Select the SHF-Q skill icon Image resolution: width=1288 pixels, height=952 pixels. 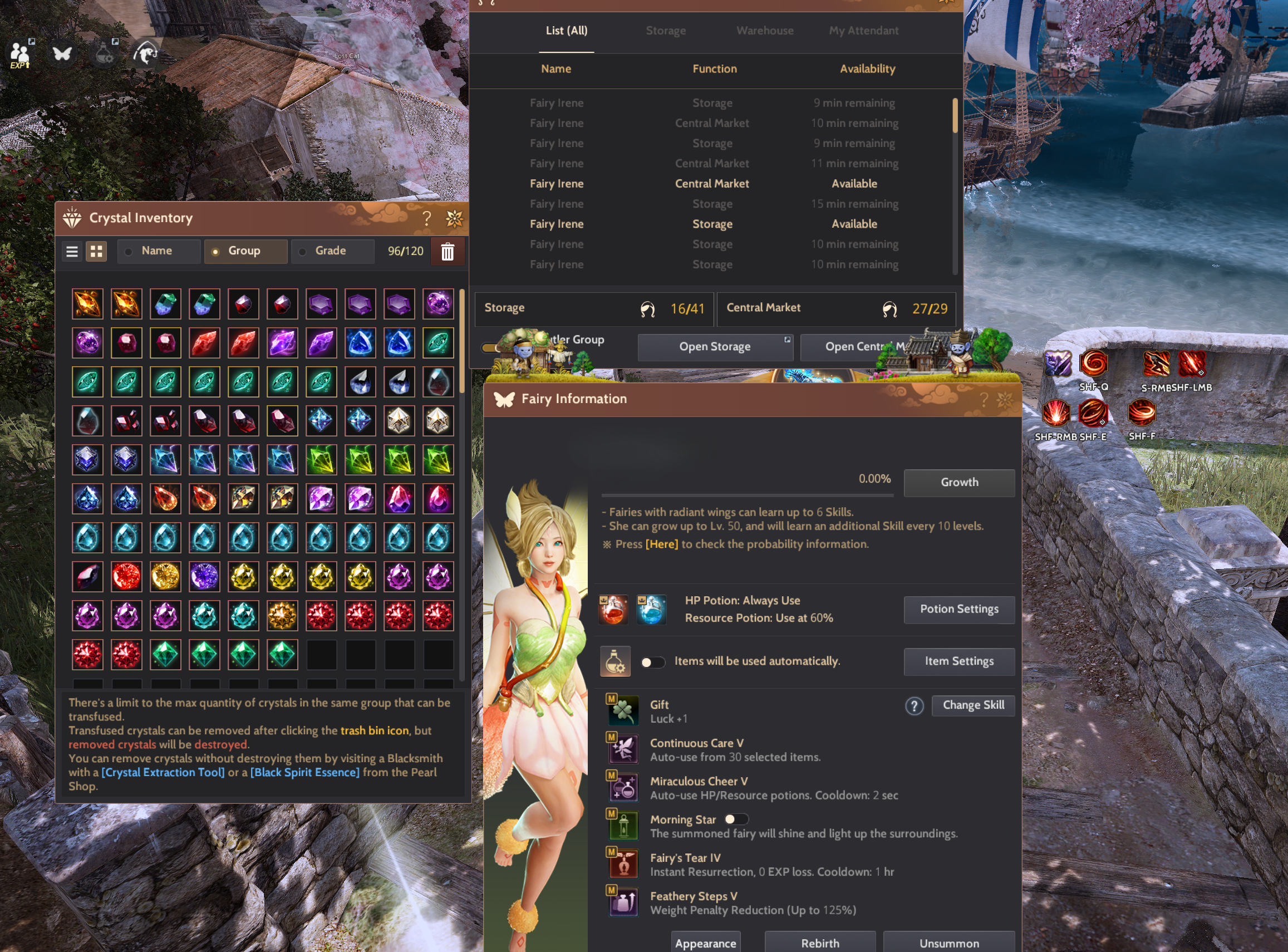point(1094,363)
